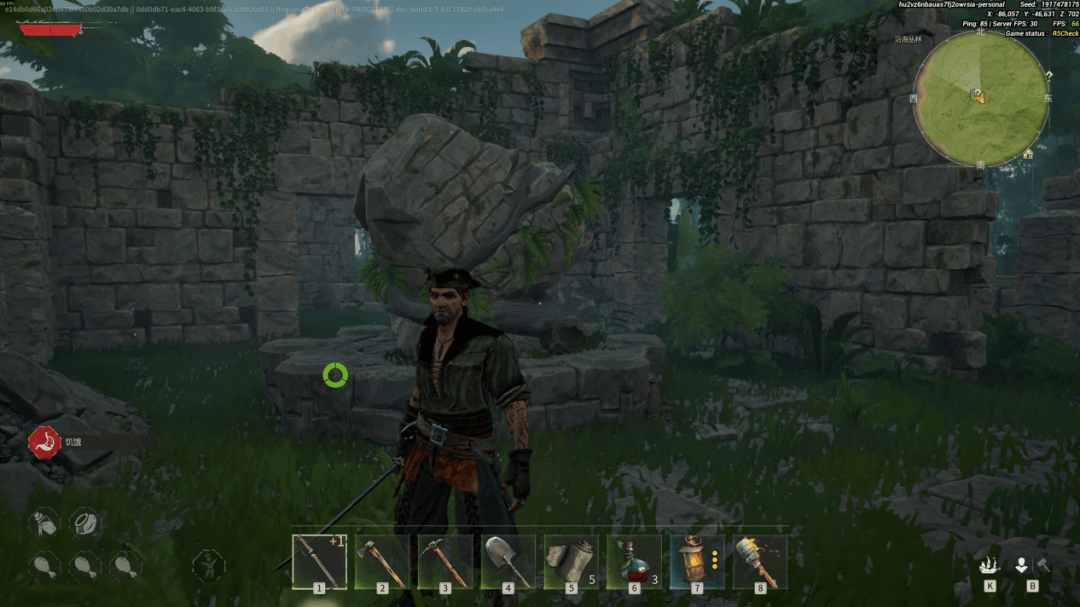Click the house marker on the minimap edge
Screen dimensions: 1080x607
(1028, 154)
